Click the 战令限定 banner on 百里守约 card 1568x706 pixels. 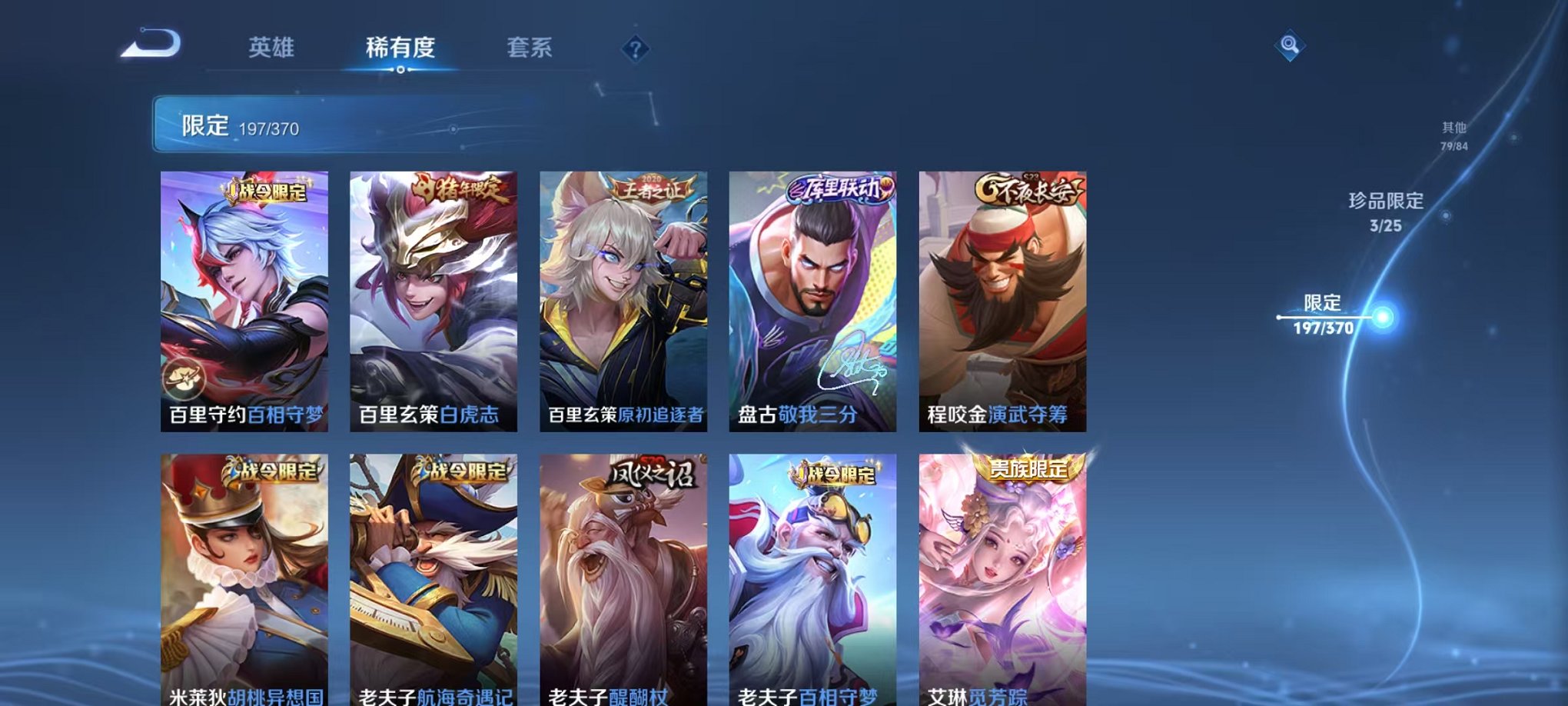tap(265, 195)
